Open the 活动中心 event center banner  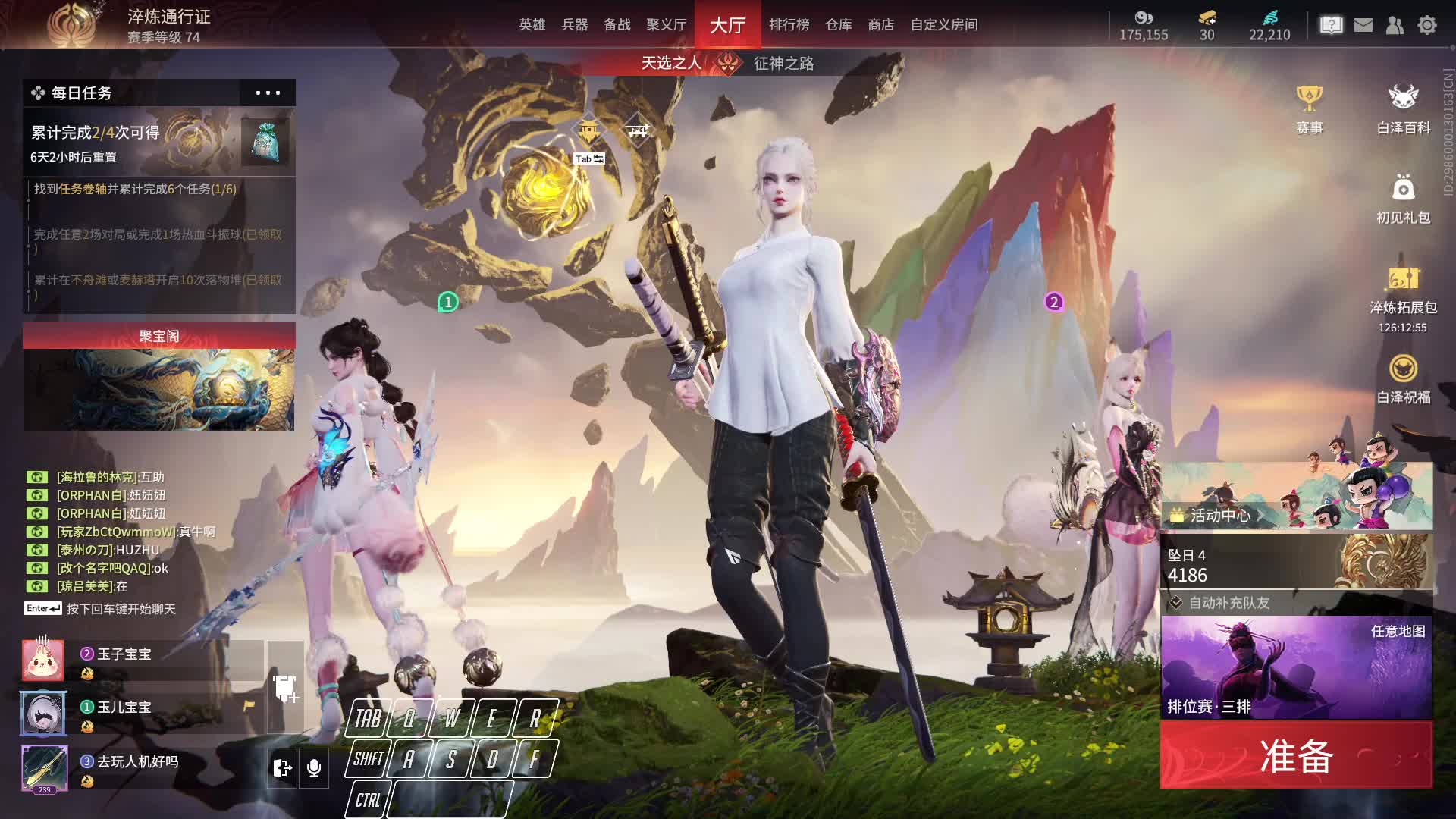tap(1296, 497)
